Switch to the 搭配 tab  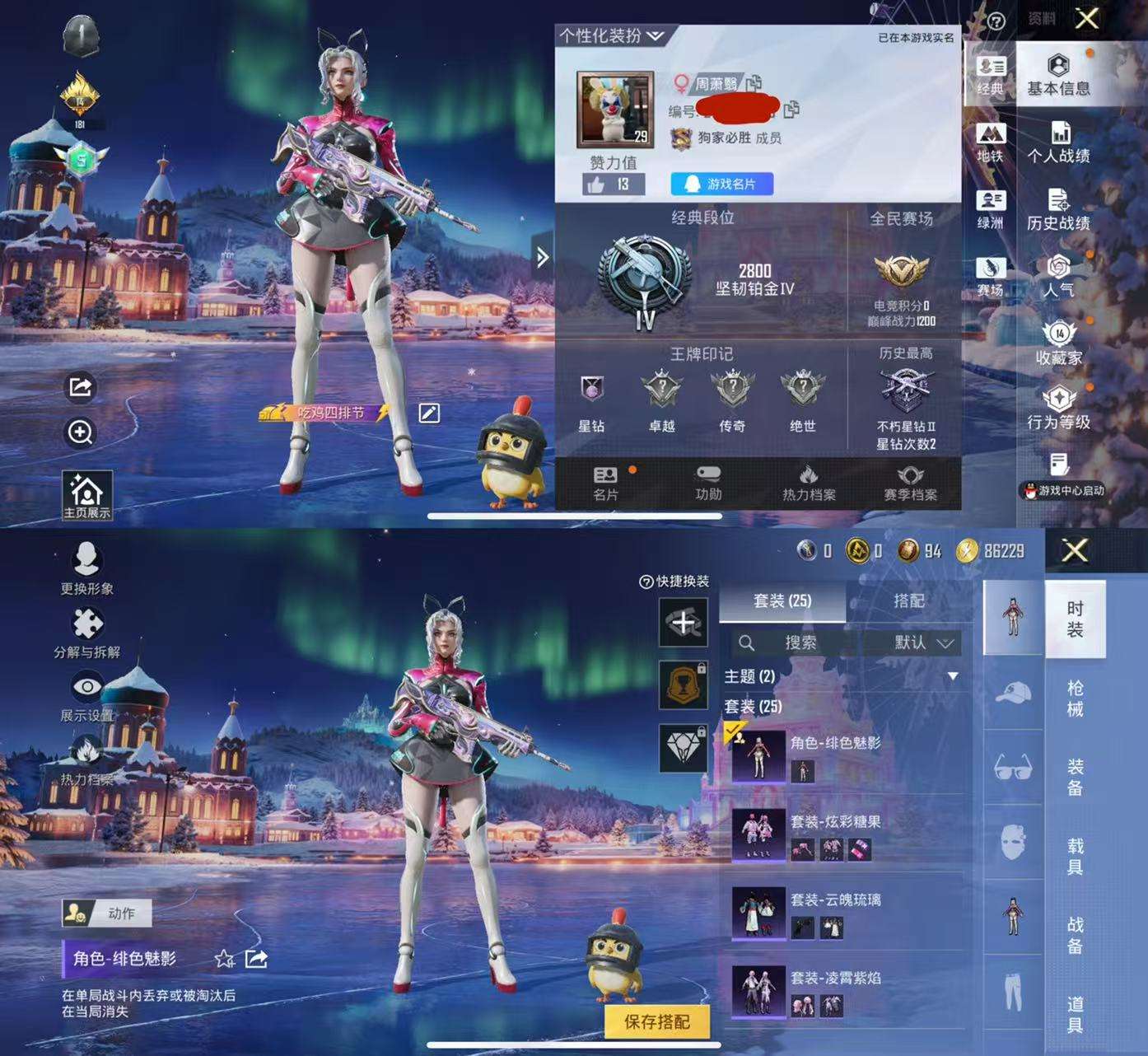[909, 600]
